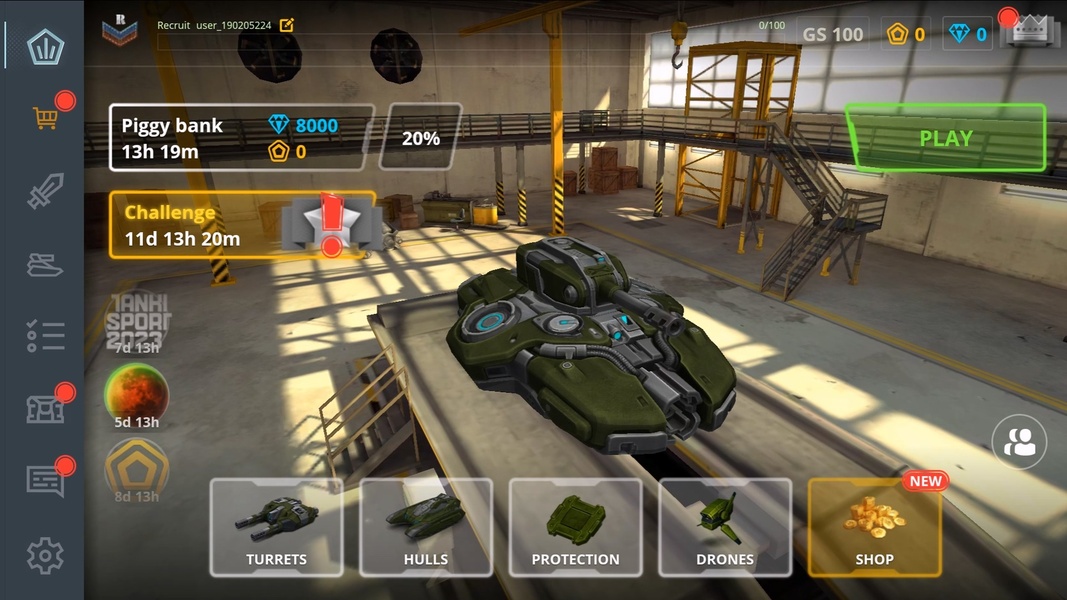
Task: Open the chat messages icon
Action: click(45, 481)
